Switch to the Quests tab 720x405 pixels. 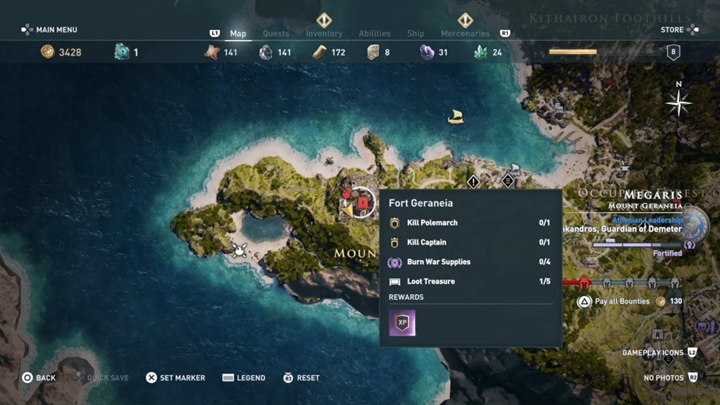275,34
